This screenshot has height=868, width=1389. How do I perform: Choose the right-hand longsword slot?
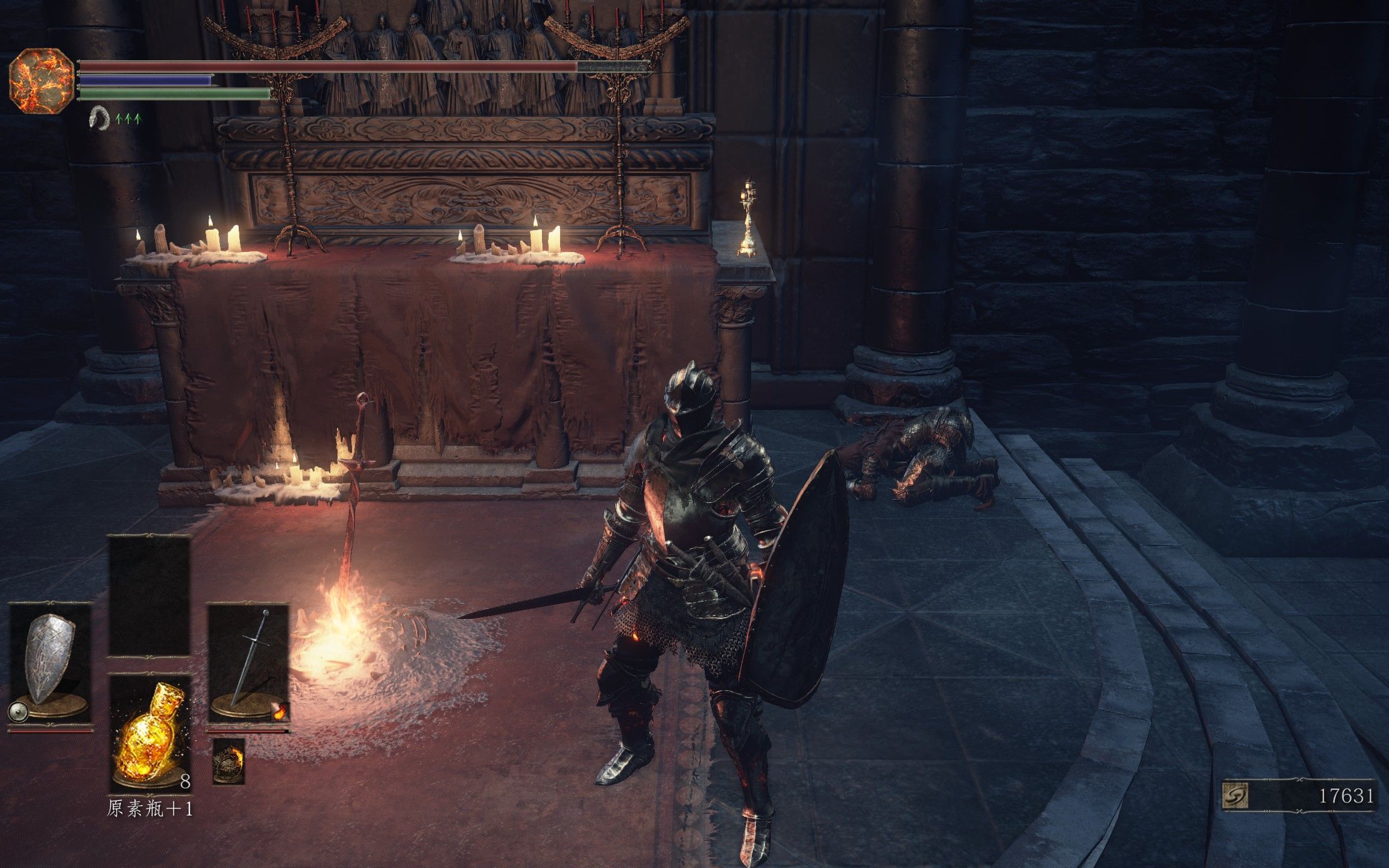point(249,663)
